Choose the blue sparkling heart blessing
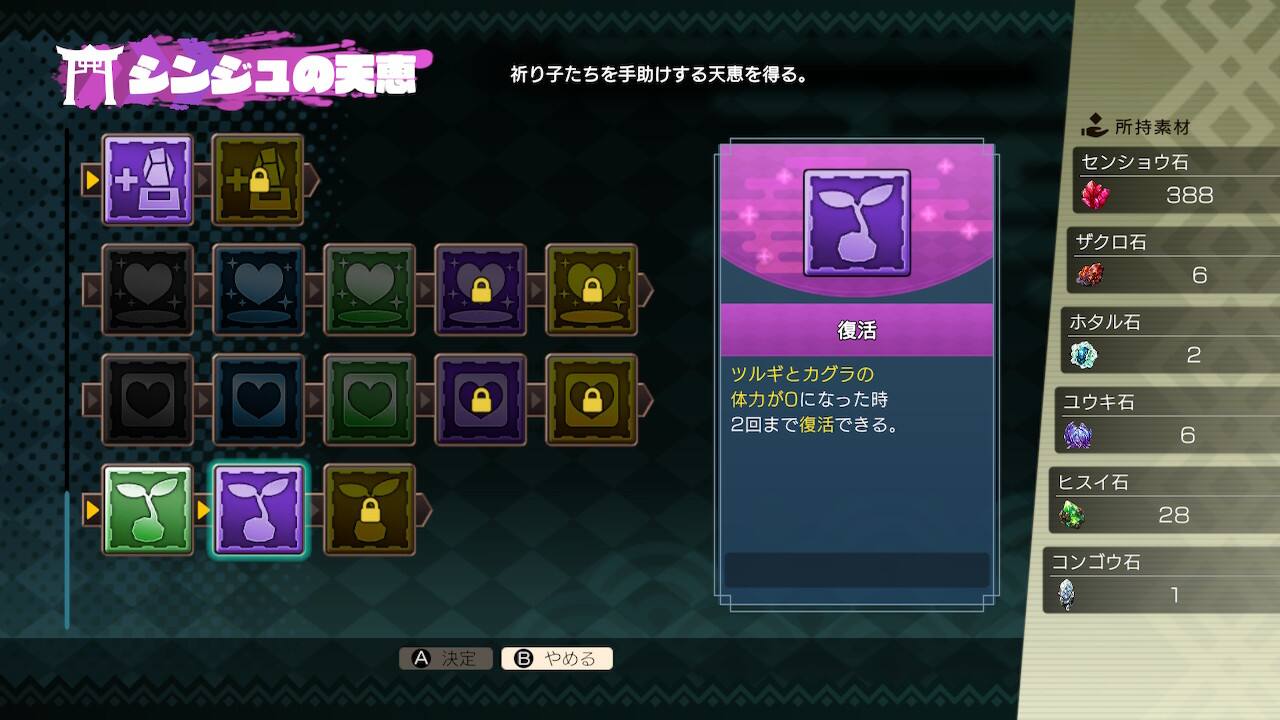1280x720 pixels. pyautogui.click(x=258, y=290)
